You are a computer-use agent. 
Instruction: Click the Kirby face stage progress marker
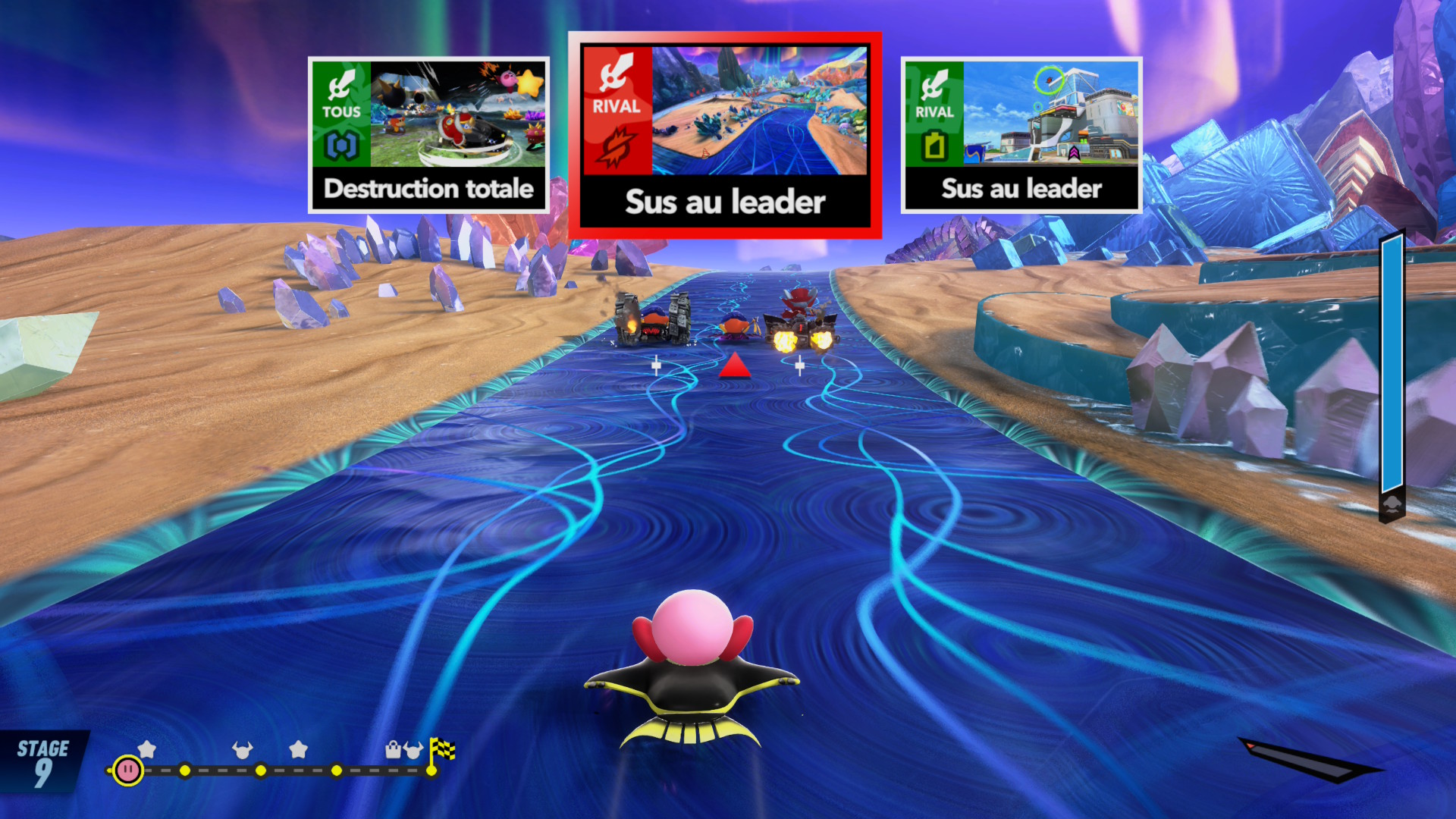pos(127,770)
